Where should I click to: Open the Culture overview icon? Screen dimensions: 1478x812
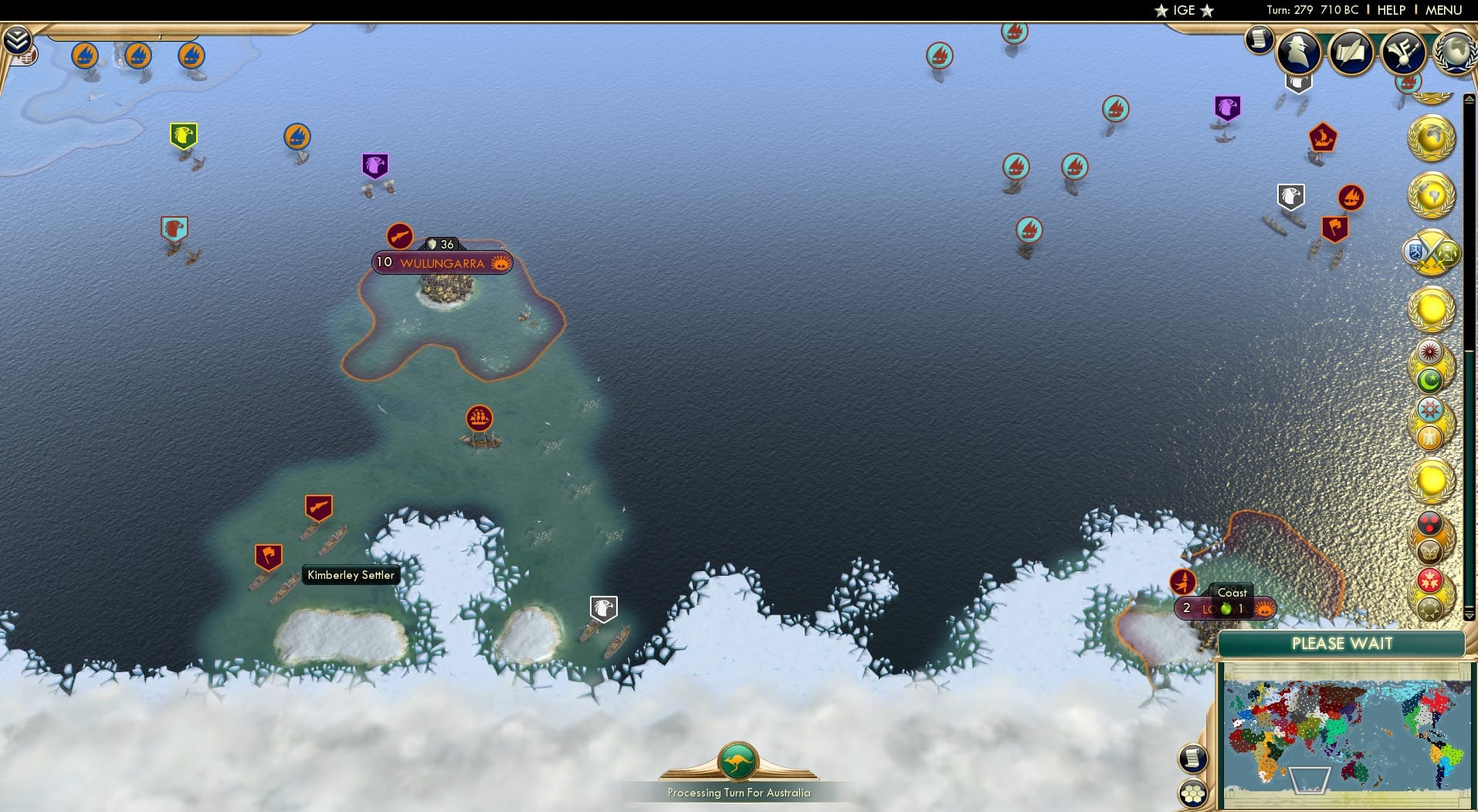(x=1404, y=52)
